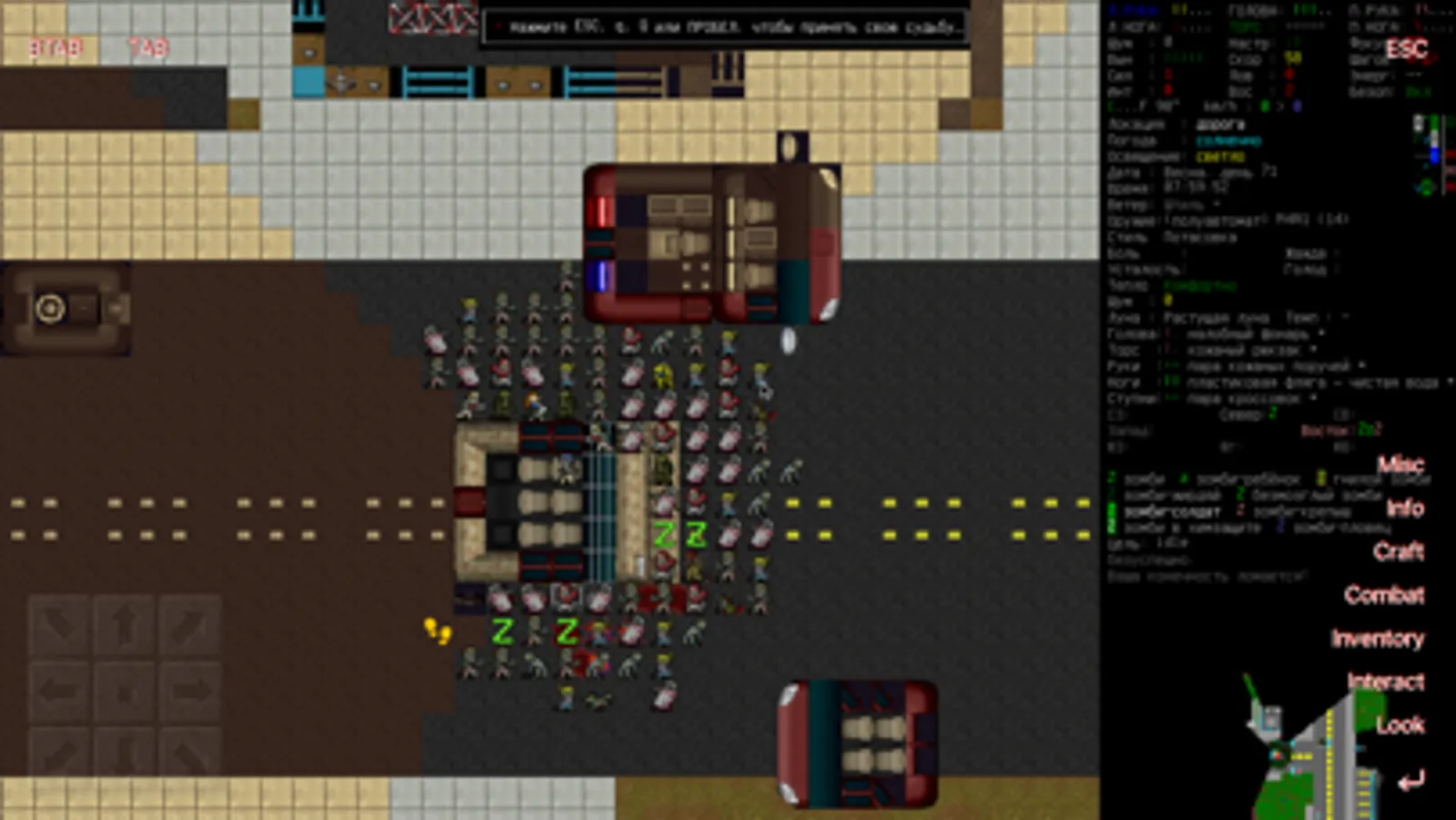Screen dimensions: 1456x820
Task: Open the Combat menu
Action: click(x=1383, y=596)
